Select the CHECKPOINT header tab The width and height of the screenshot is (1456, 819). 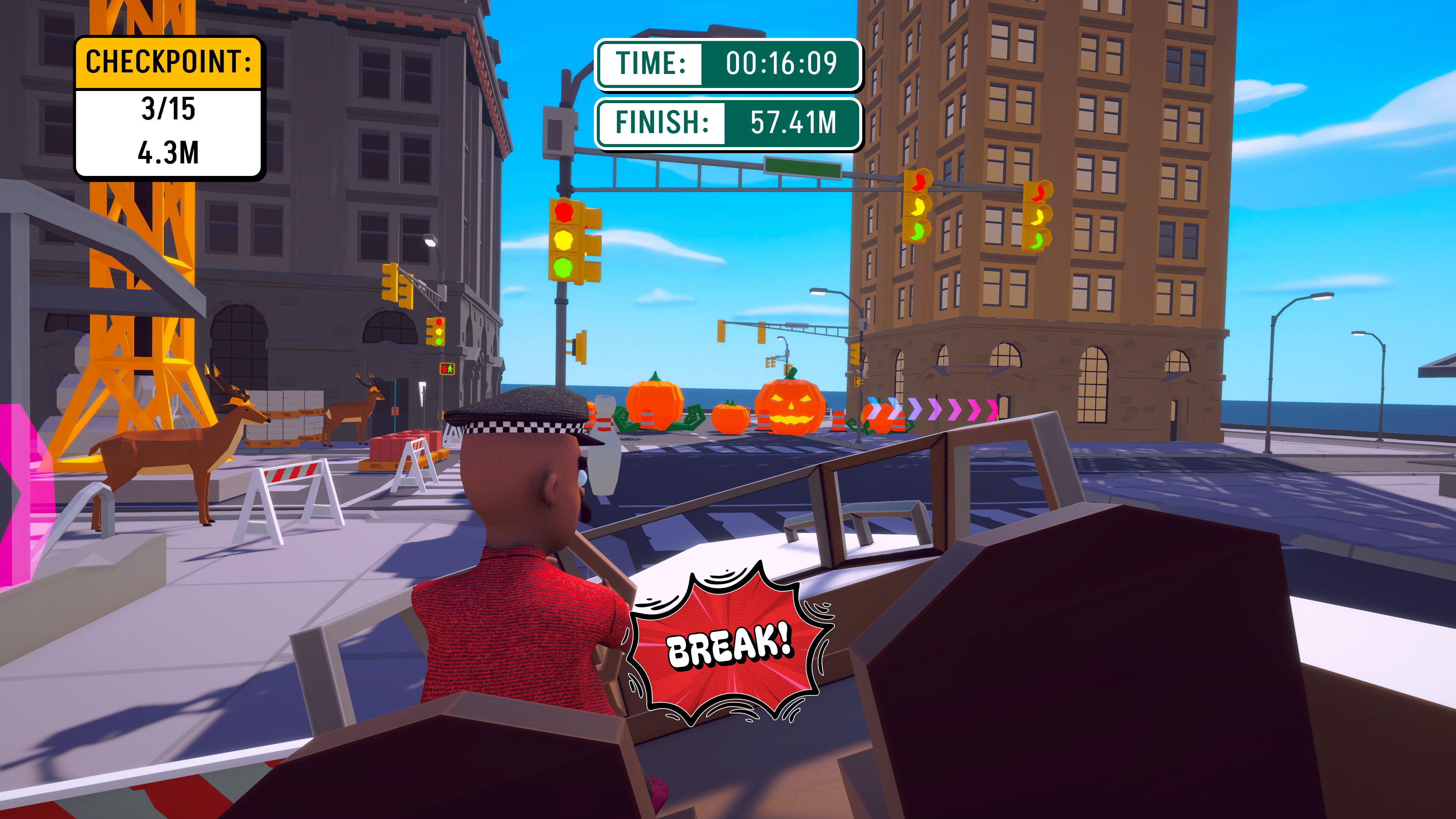168,63
